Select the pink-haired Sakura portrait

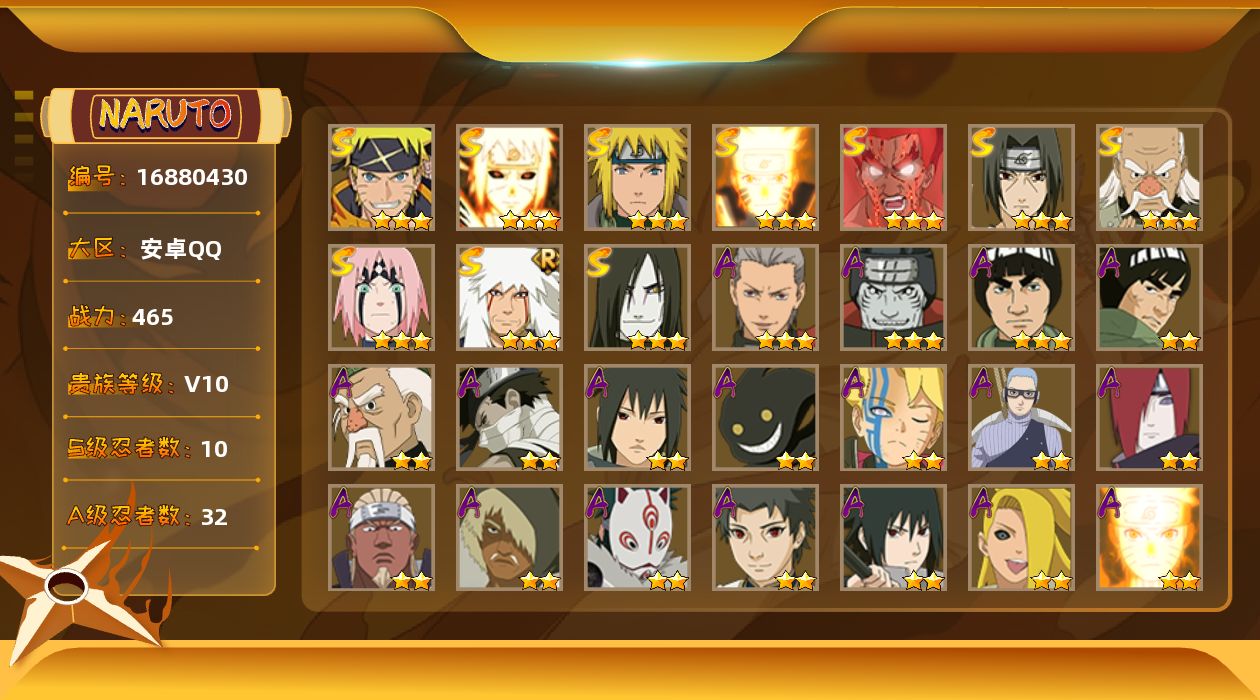click(381, 297)
